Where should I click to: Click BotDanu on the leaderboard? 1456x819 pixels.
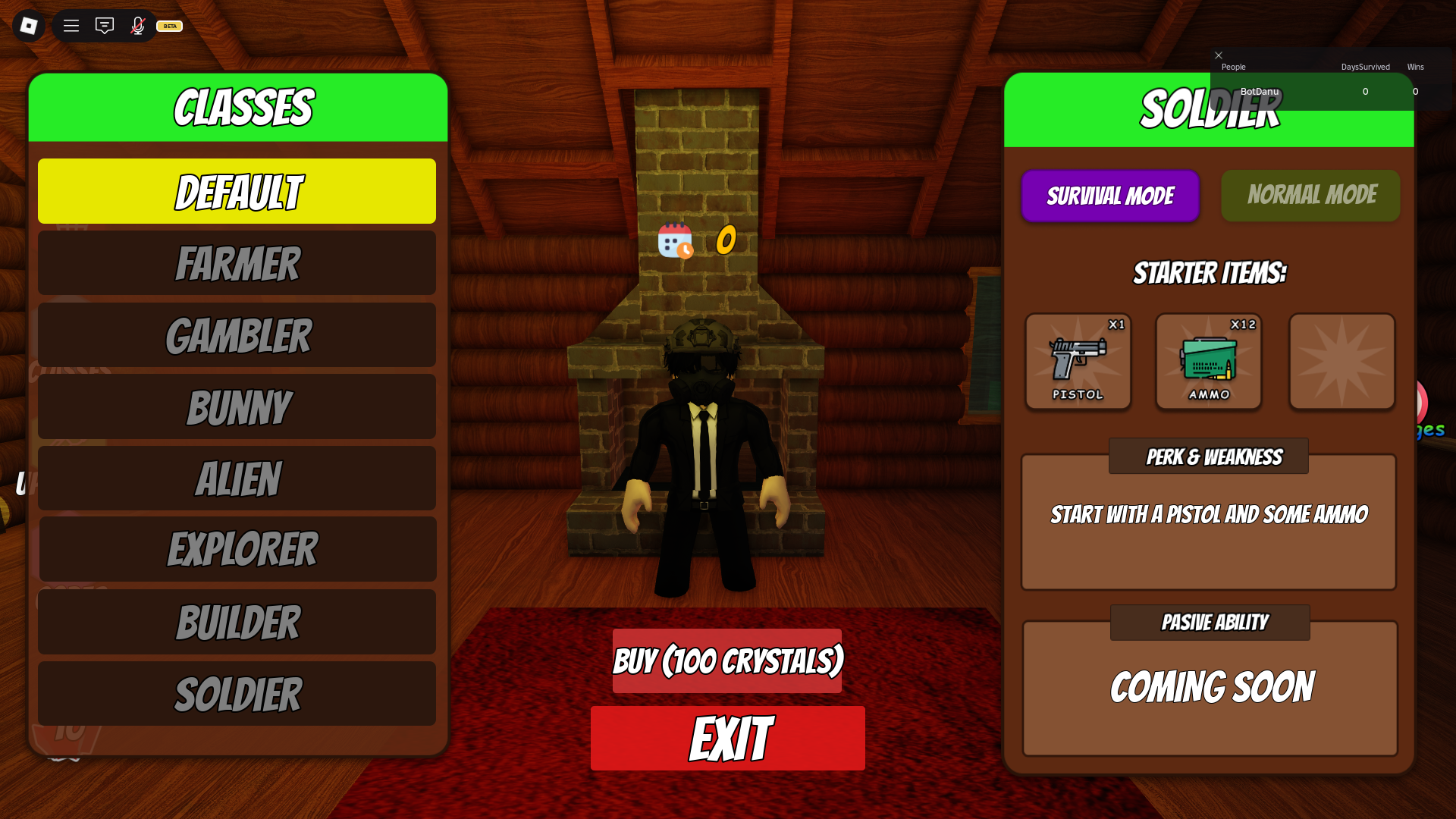click(1260, 91)
